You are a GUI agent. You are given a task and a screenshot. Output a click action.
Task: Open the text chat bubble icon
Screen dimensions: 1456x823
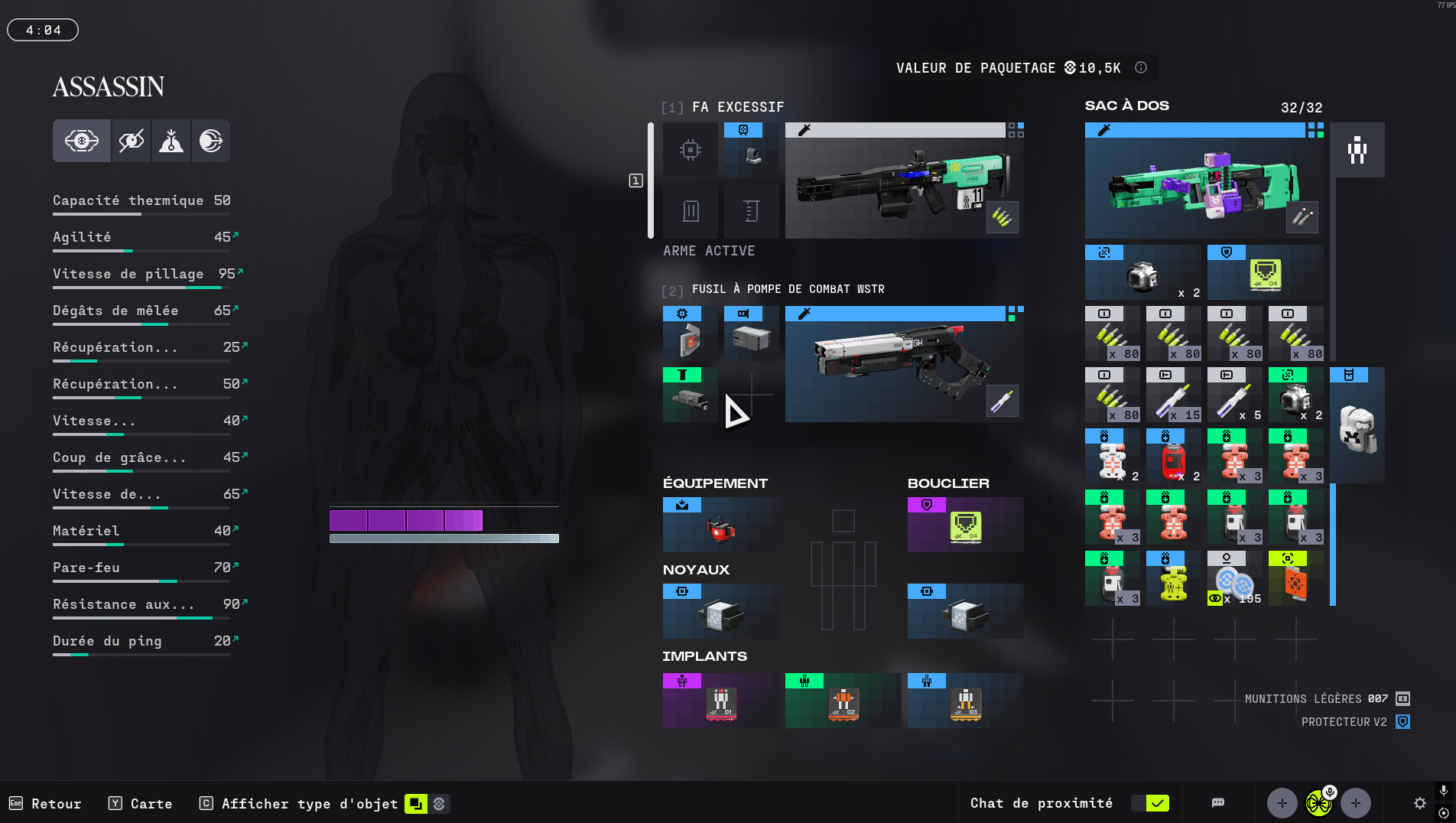pyautogui.click(x=1218, y=803)
